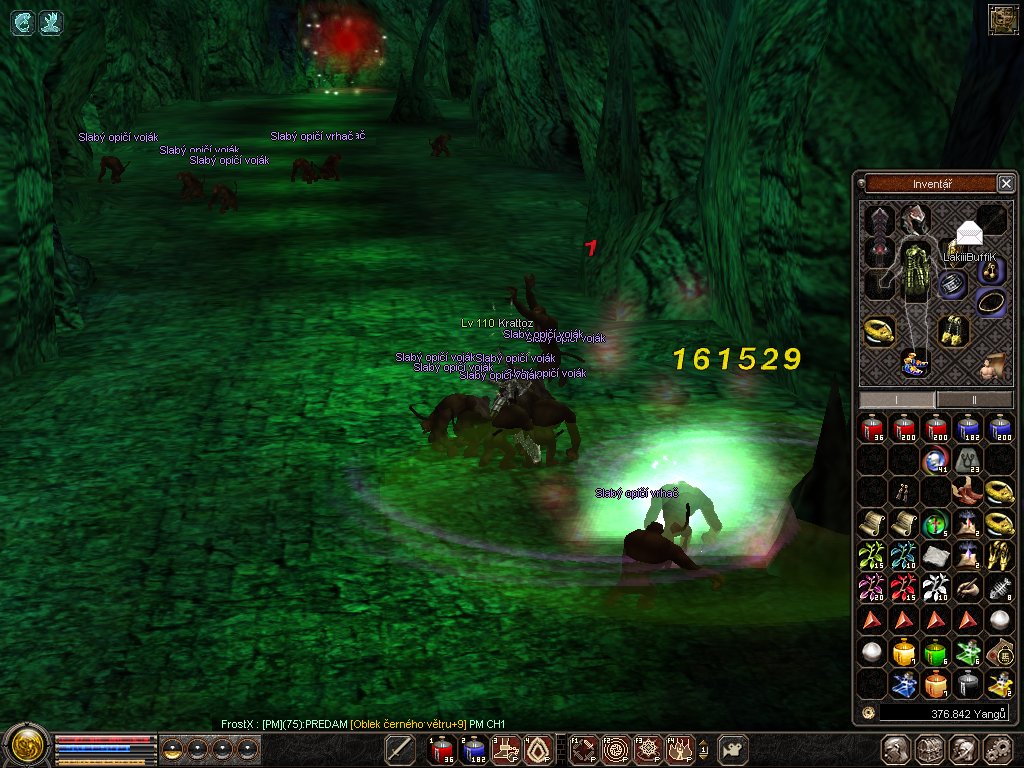Click the sword attack button on the taskbar
The height and width of the screenshot is (768, 1024).
(400, 748)
